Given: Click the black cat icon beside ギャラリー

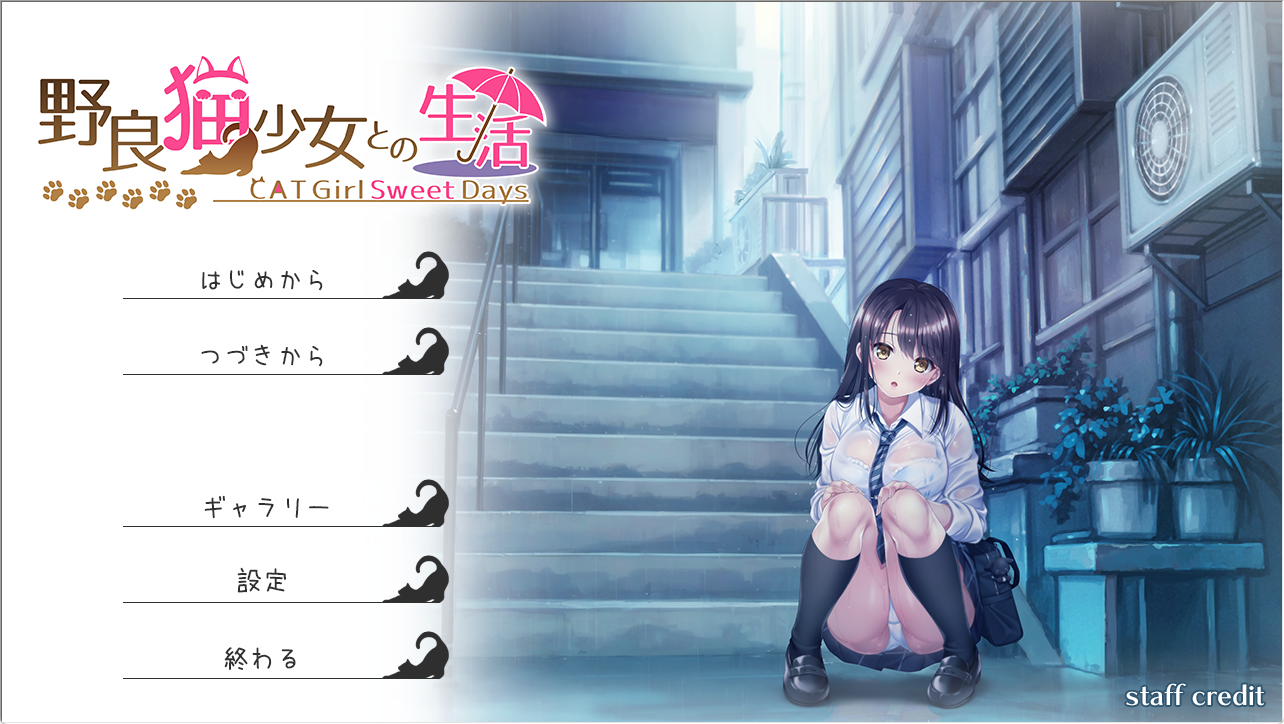Looking at the screenshot, I should pyautogui.click(x=430, y=508).
